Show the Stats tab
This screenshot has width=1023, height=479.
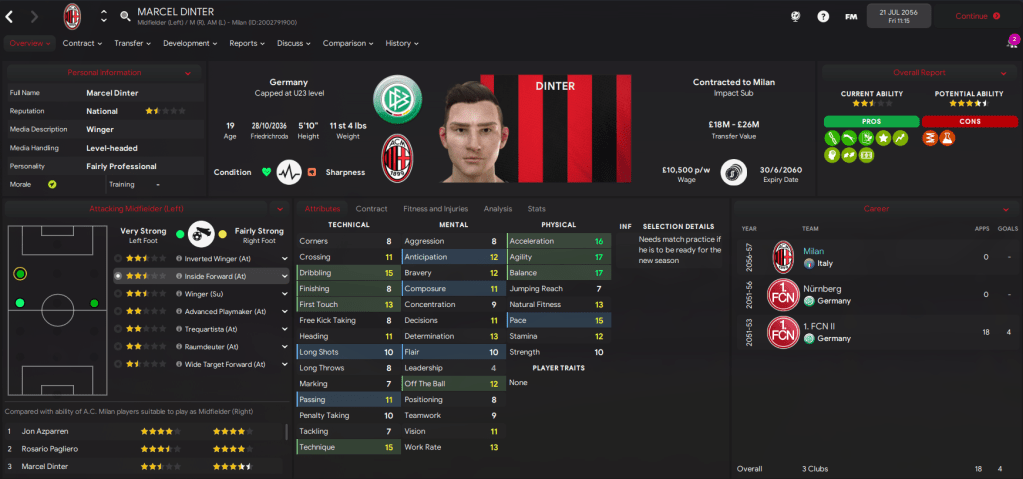[x=537, y=209]
